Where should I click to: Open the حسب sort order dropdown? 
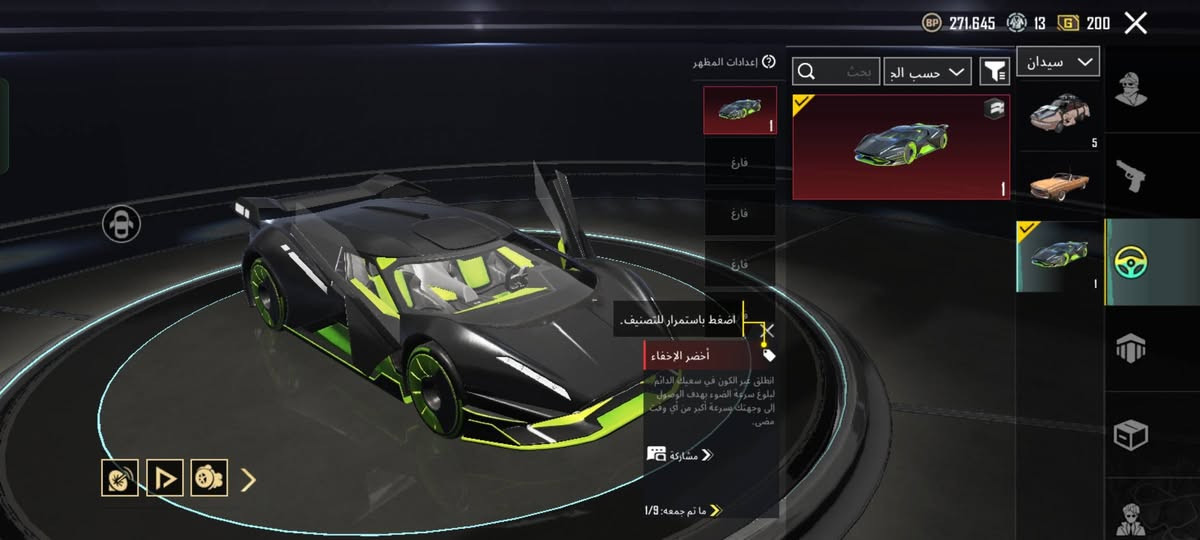927,71
